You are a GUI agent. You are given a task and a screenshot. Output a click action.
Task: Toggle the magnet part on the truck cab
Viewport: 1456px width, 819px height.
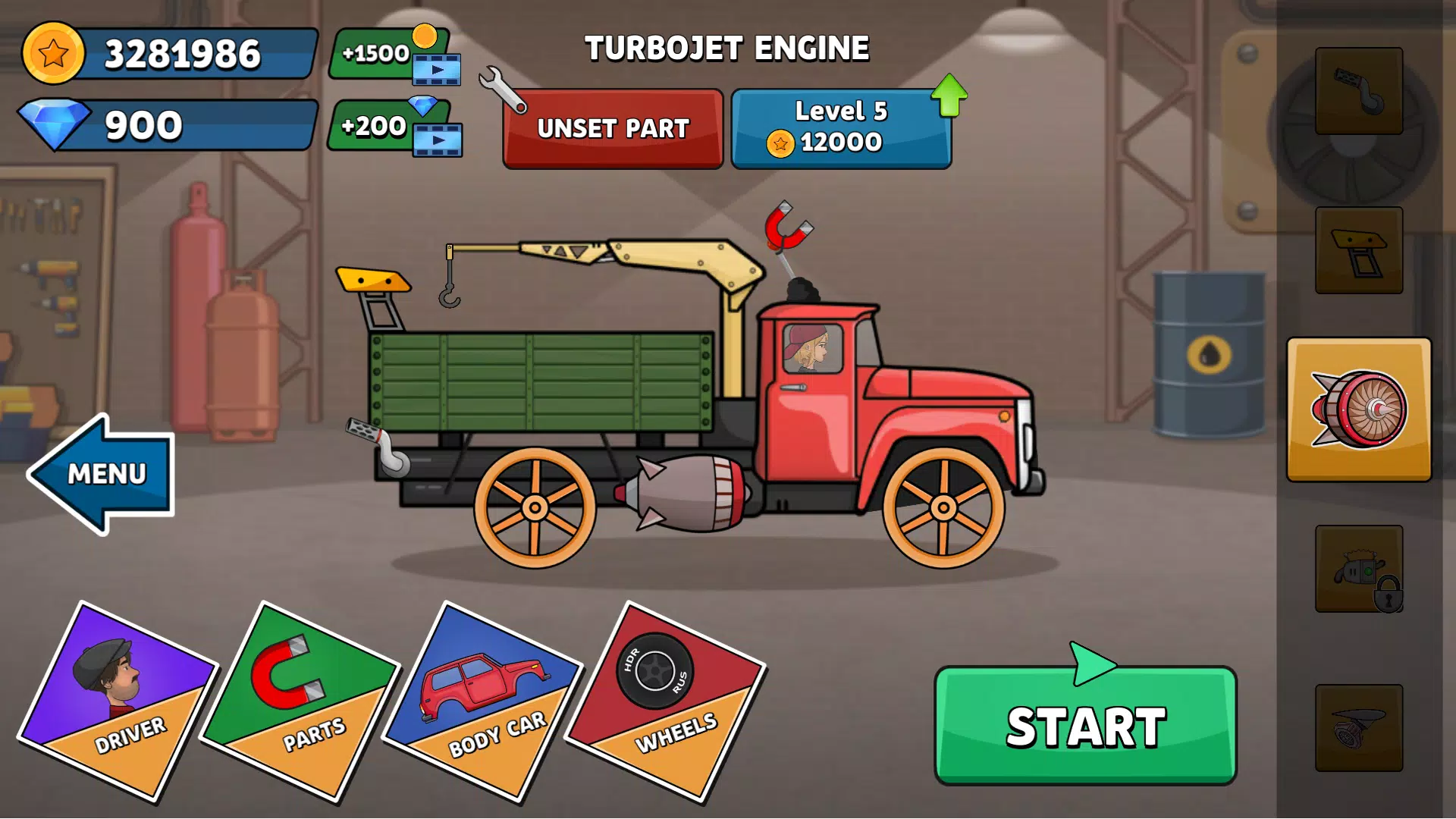coord(787,227)
